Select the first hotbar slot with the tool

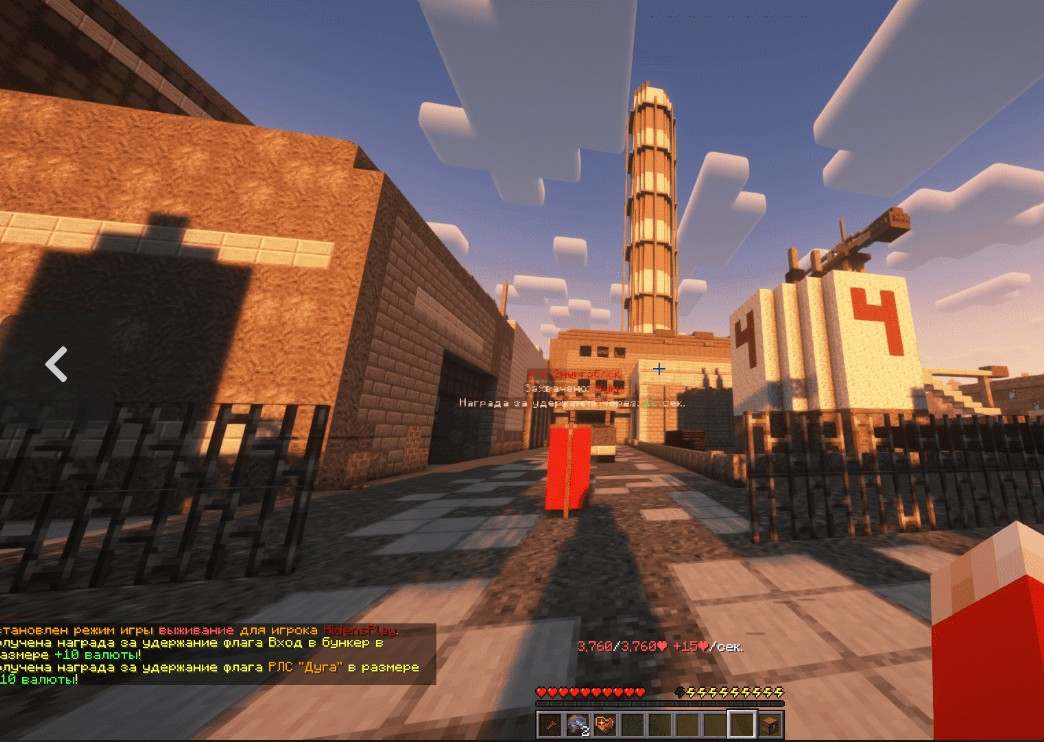click(x=550, y=724)
